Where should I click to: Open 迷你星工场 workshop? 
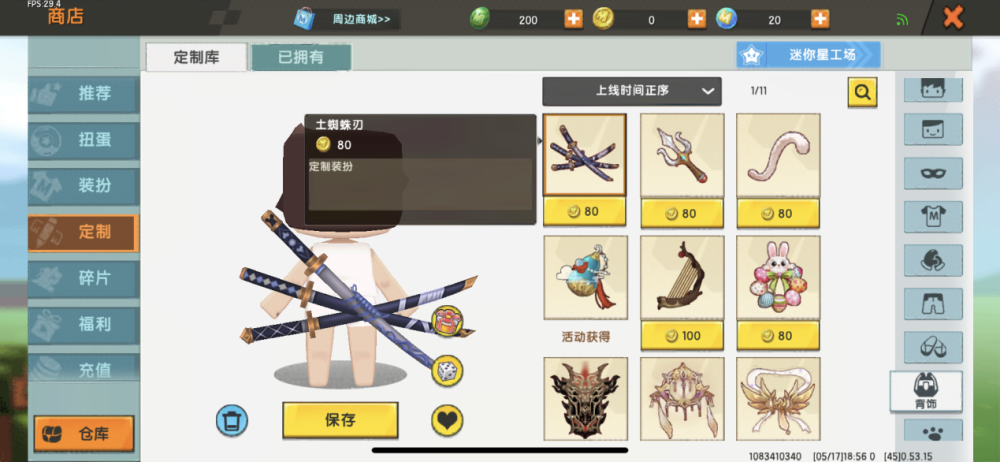click(809, 55)
